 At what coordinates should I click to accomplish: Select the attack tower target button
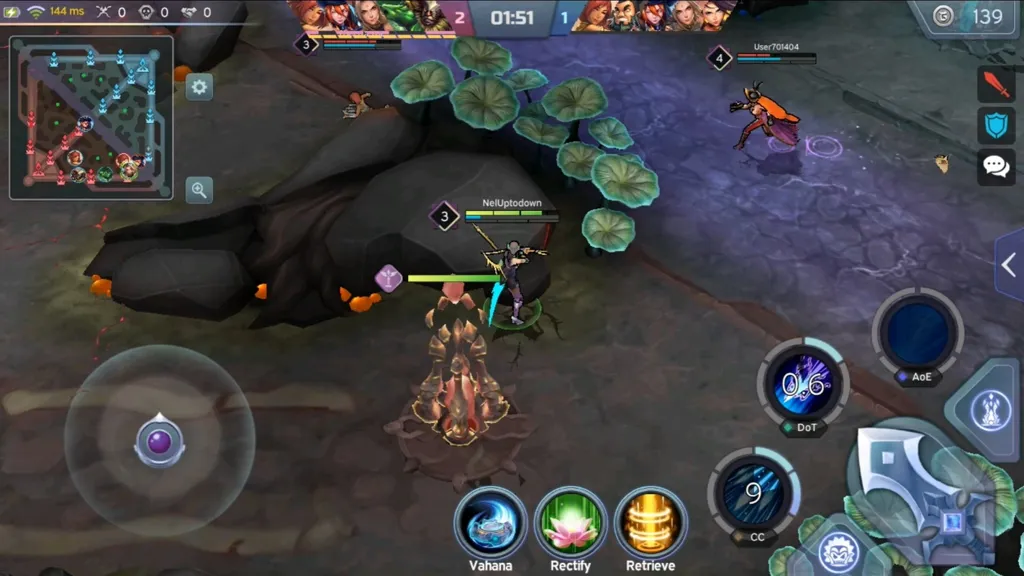click(x=990, y=408)
